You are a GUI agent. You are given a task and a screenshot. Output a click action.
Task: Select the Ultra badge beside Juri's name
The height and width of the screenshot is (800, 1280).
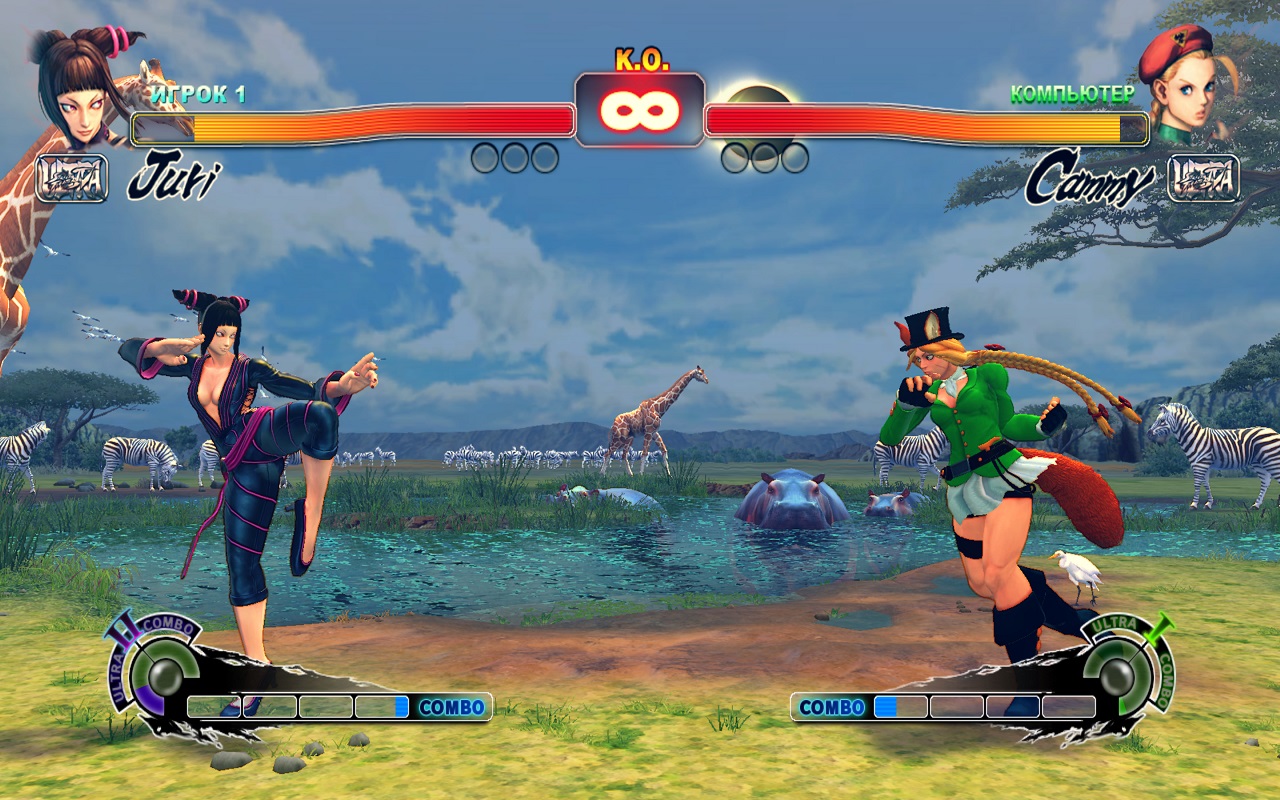[x=71, y=179]
